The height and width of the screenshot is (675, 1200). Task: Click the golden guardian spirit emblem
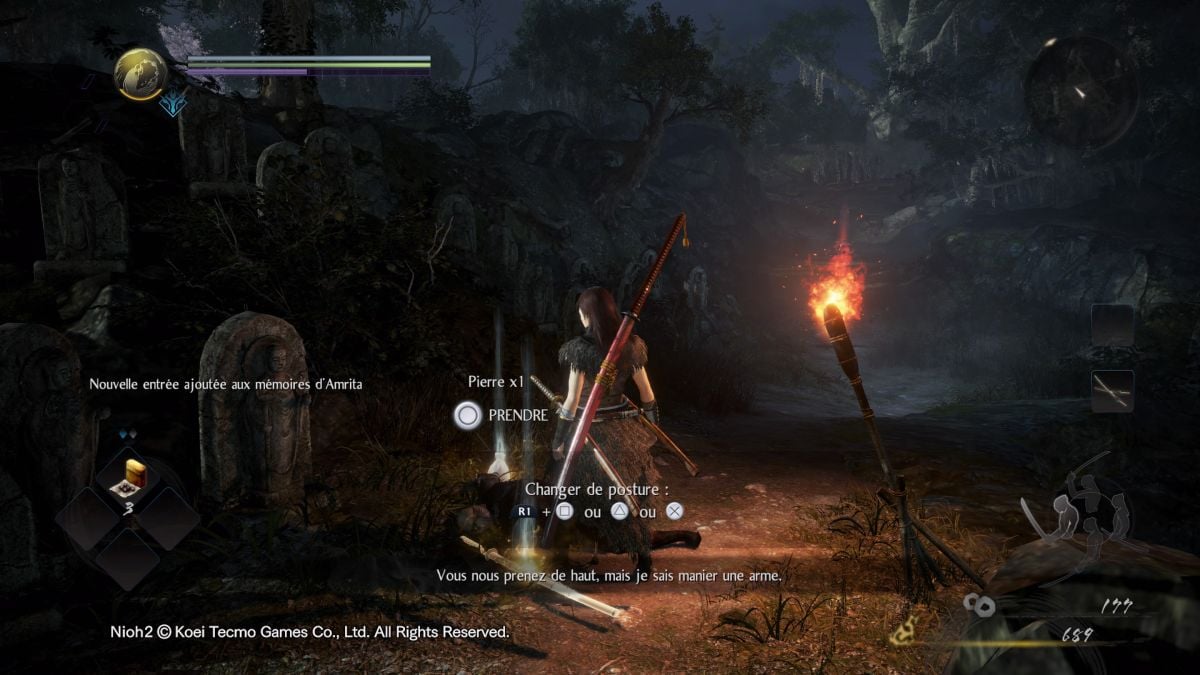pos(140,74)
